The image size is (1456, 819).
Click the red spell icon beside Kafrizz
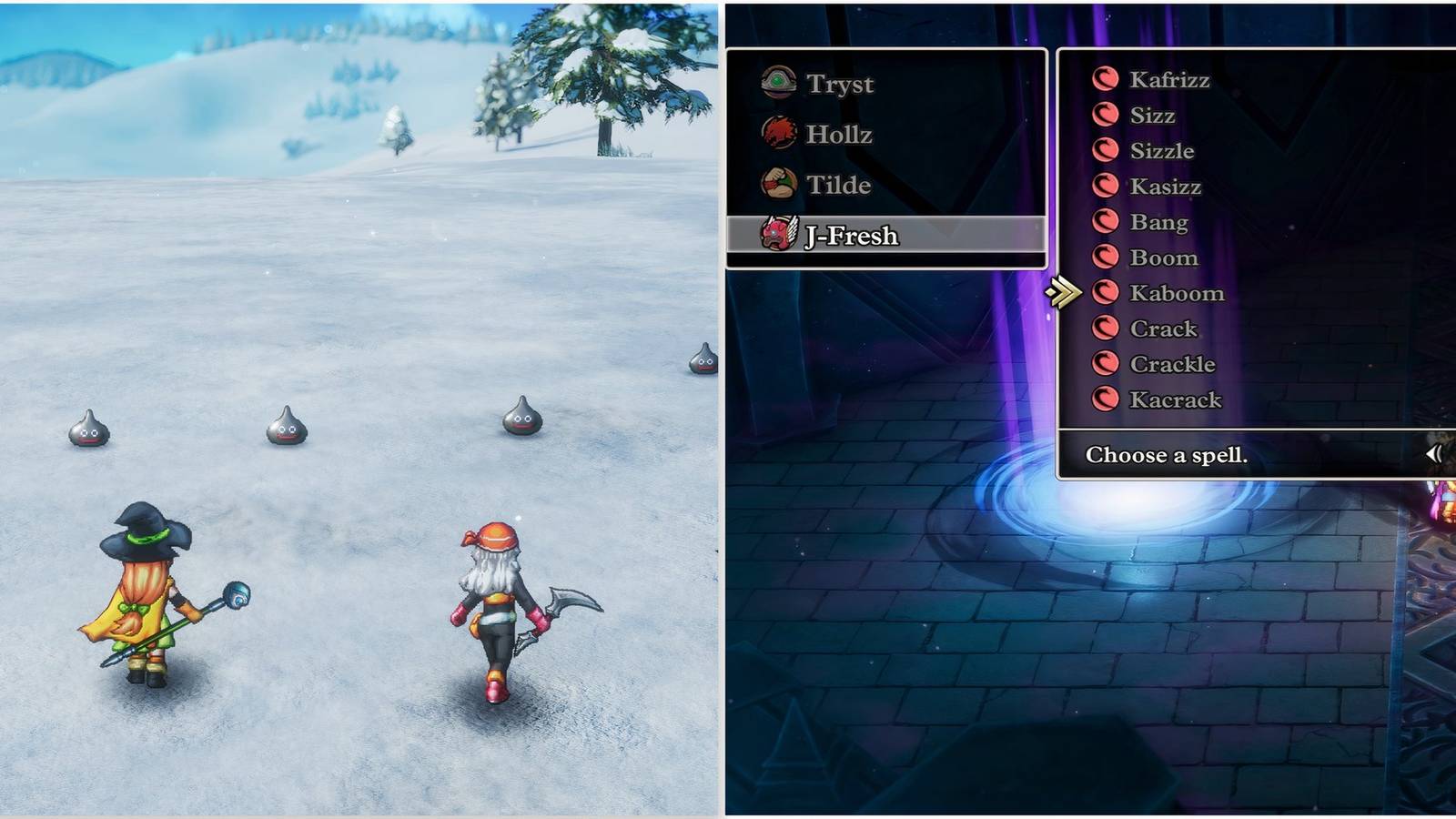click(x=1107, y=80)
